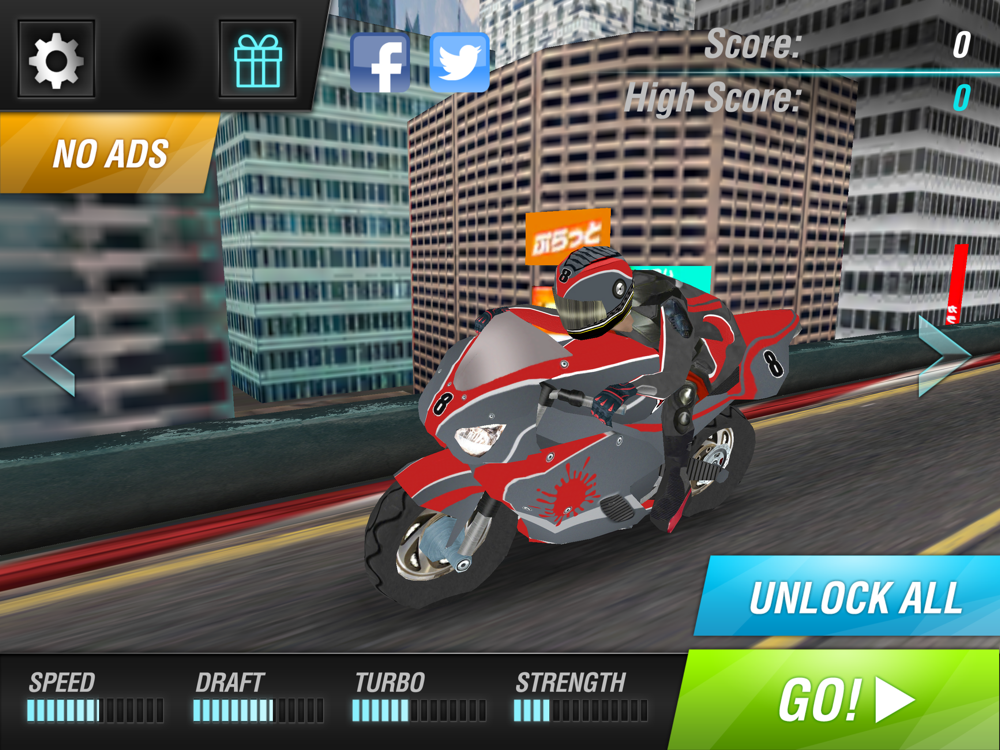The image size is (1000, 750).
Task: Claim the gift box reward
Action: [x=258, y=60]
